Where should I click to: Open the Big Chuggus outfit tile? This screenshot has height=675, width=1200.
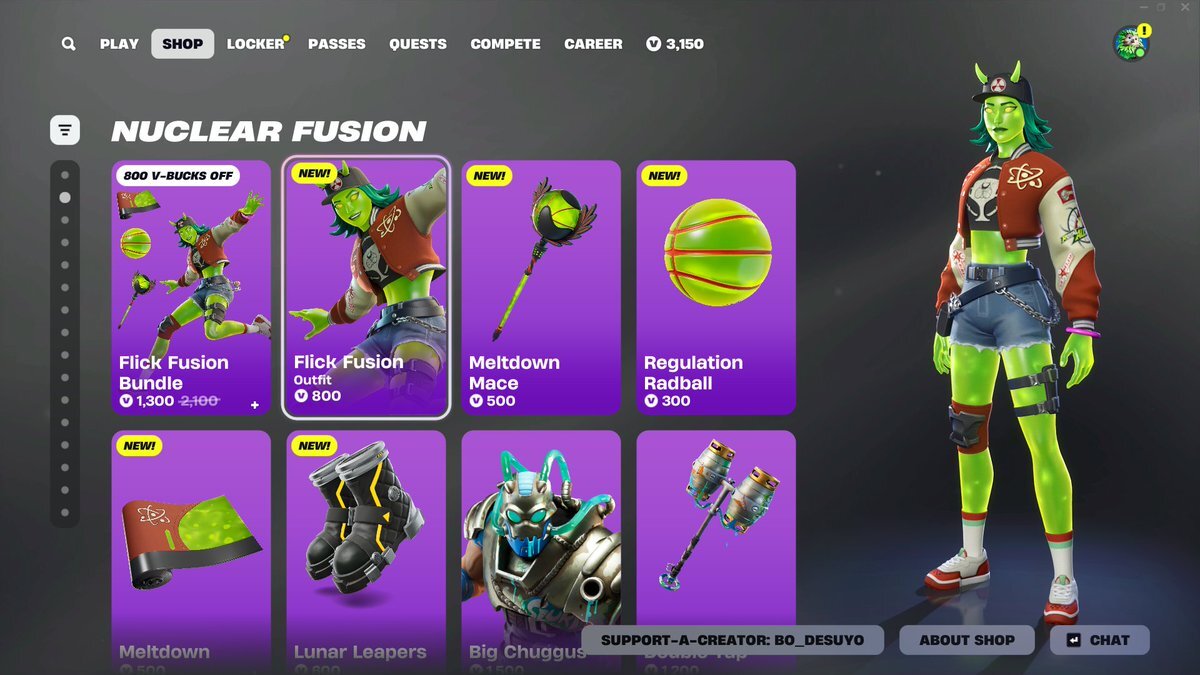click(541, 530)
